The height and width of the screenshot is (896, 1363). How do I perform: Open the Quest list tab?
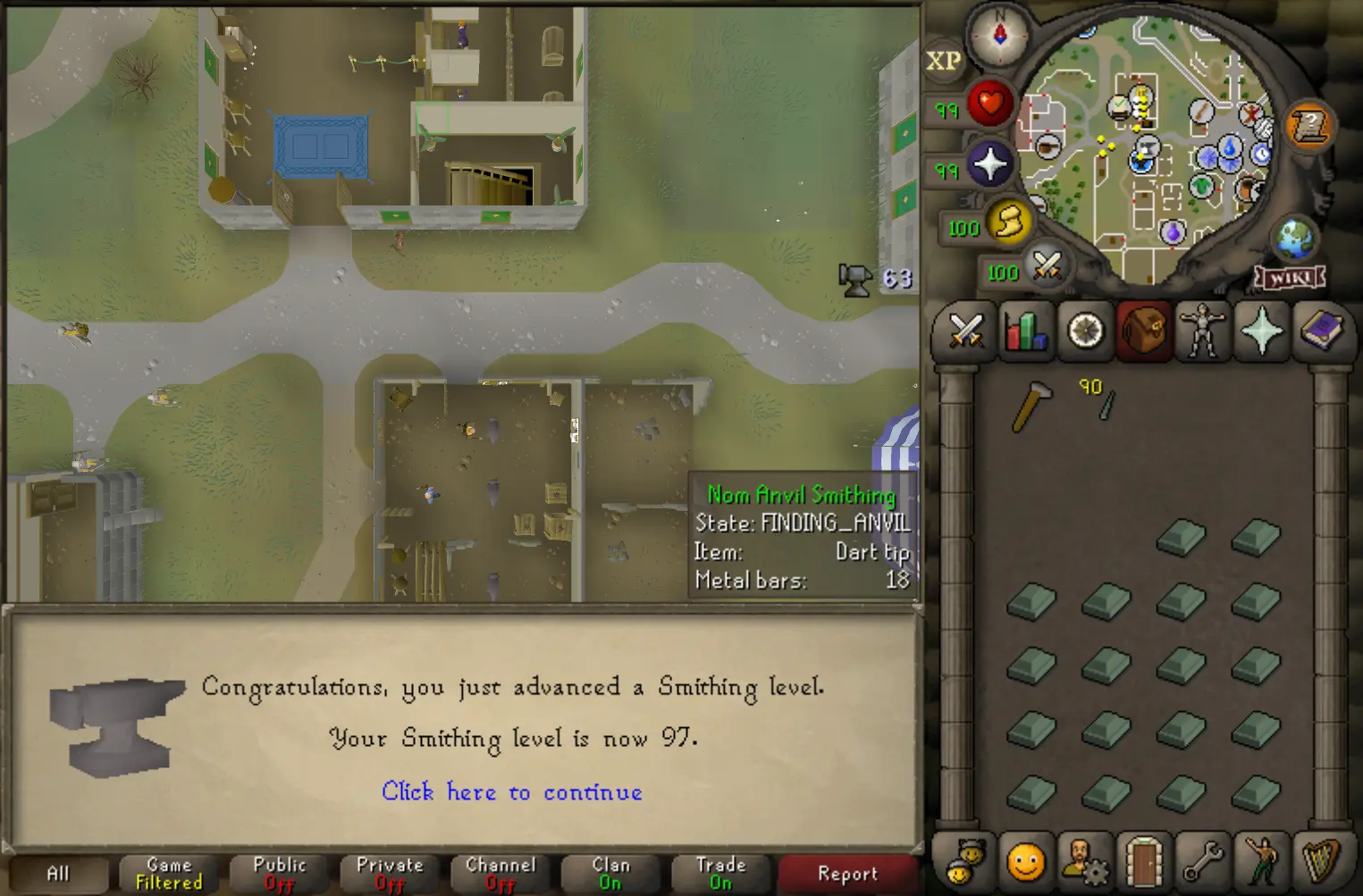pyautogui.click(x=1084, y=332)
